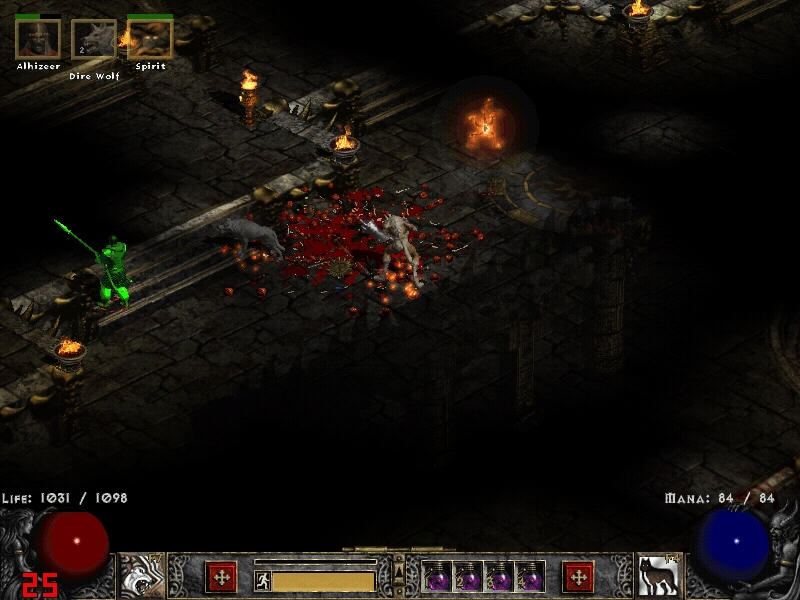Click the Dire Wolf summon portrait

pos(94,40)
